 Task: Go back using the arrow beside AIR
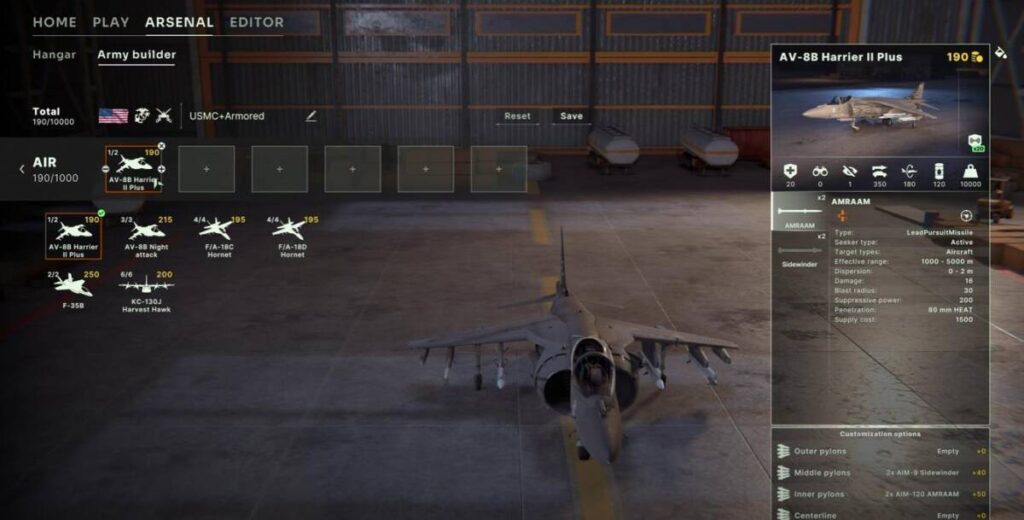pyautogui.click(x=22, y=169)
